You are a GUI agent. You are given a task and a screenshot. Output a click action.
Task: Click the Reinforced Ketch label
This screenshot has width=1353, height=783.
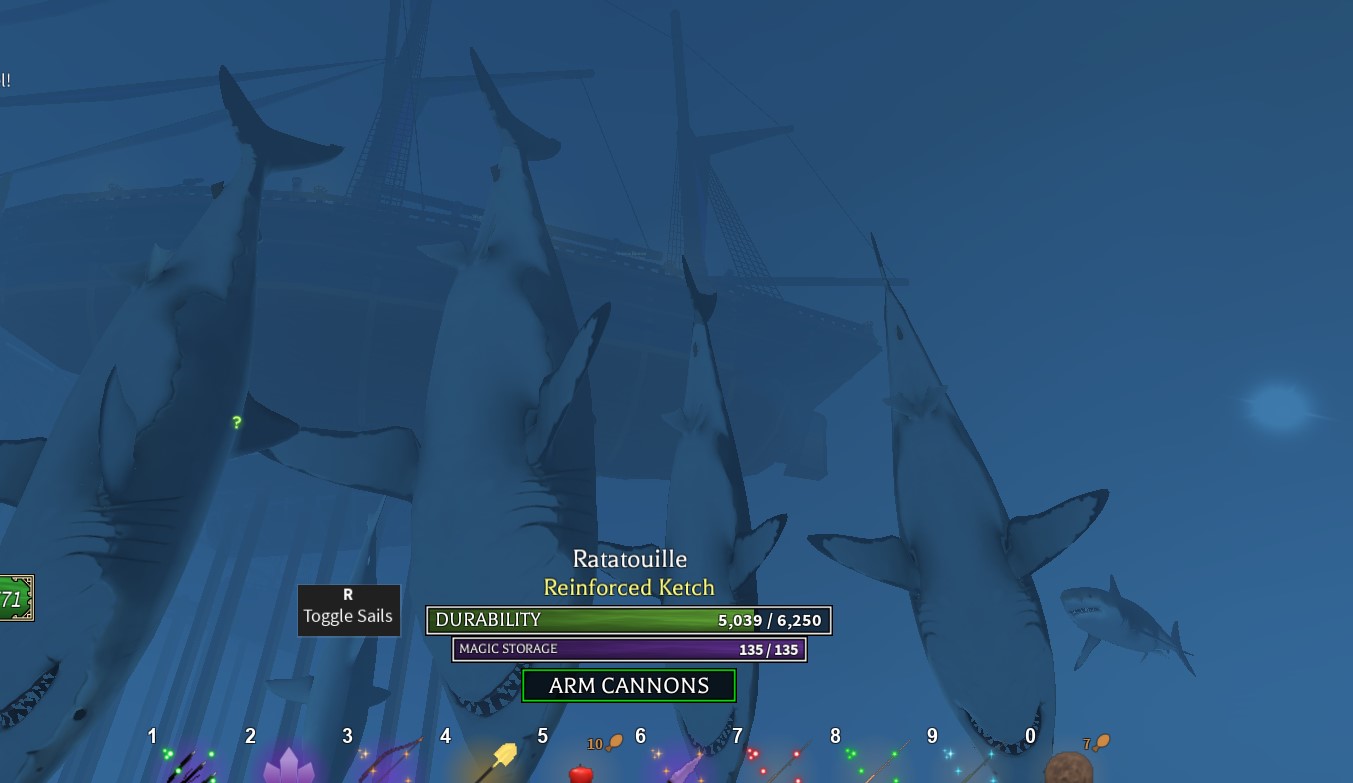(628, 587)
